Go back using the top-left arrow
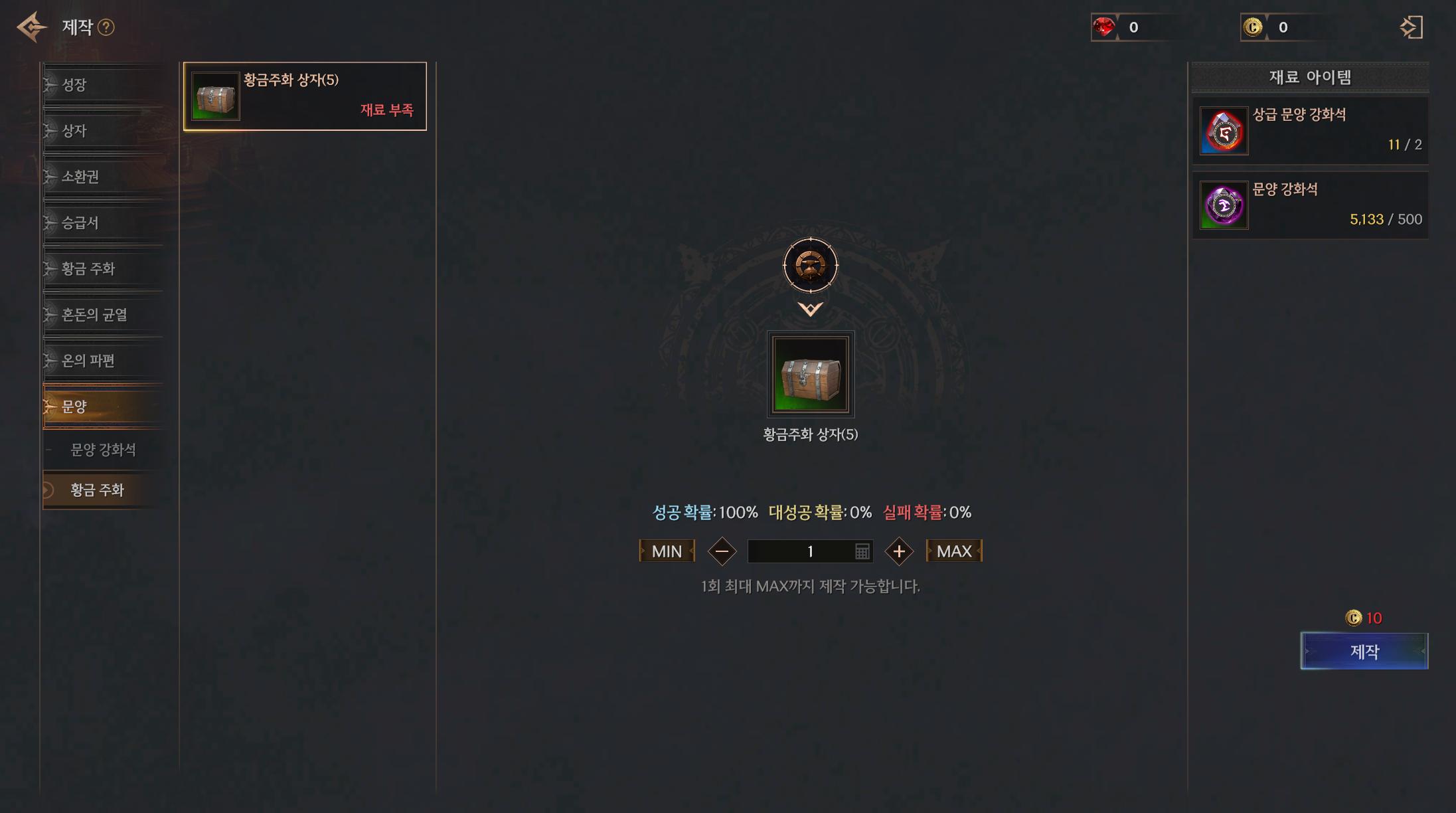The height and width of the screenshot is (813, 1456). [x=31, y=27]
